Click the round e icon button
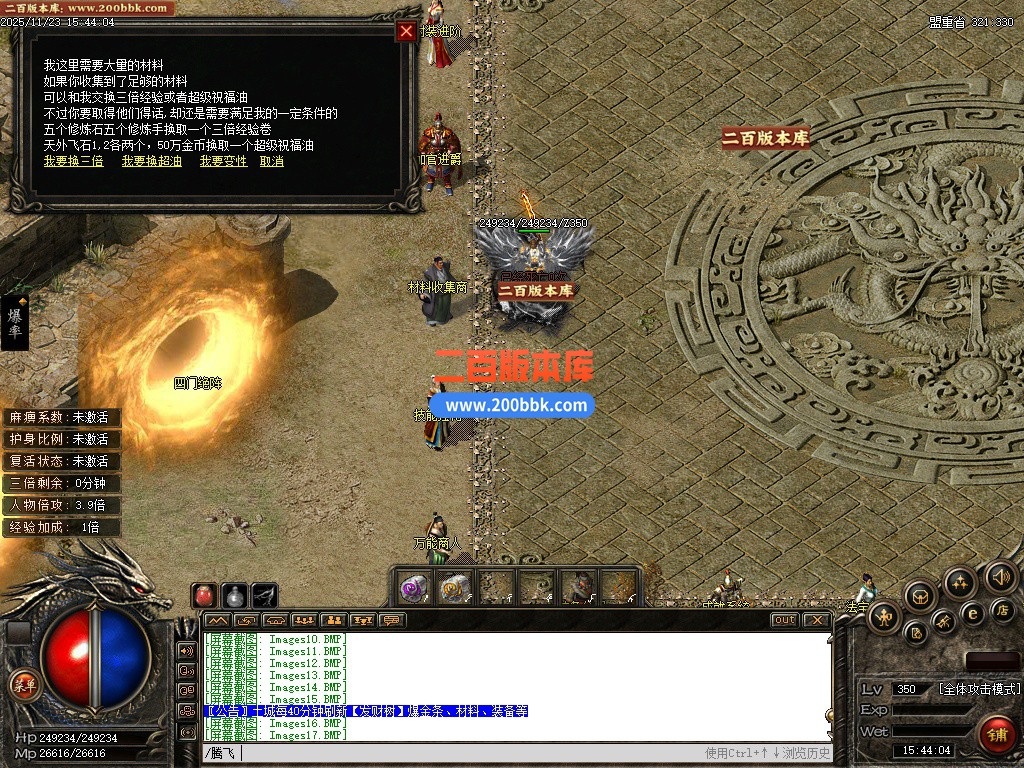 [x=972, y=613]
